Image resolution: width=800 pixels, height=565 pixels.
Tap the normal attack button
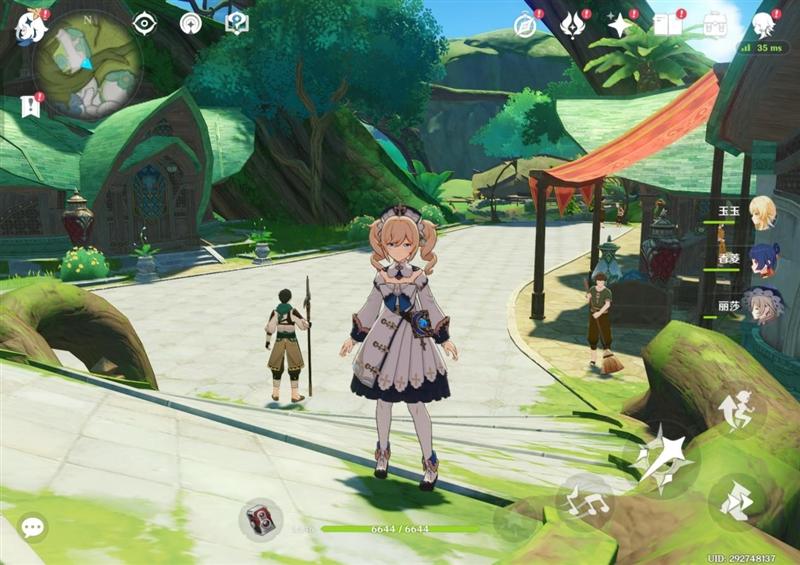(661, 461)
